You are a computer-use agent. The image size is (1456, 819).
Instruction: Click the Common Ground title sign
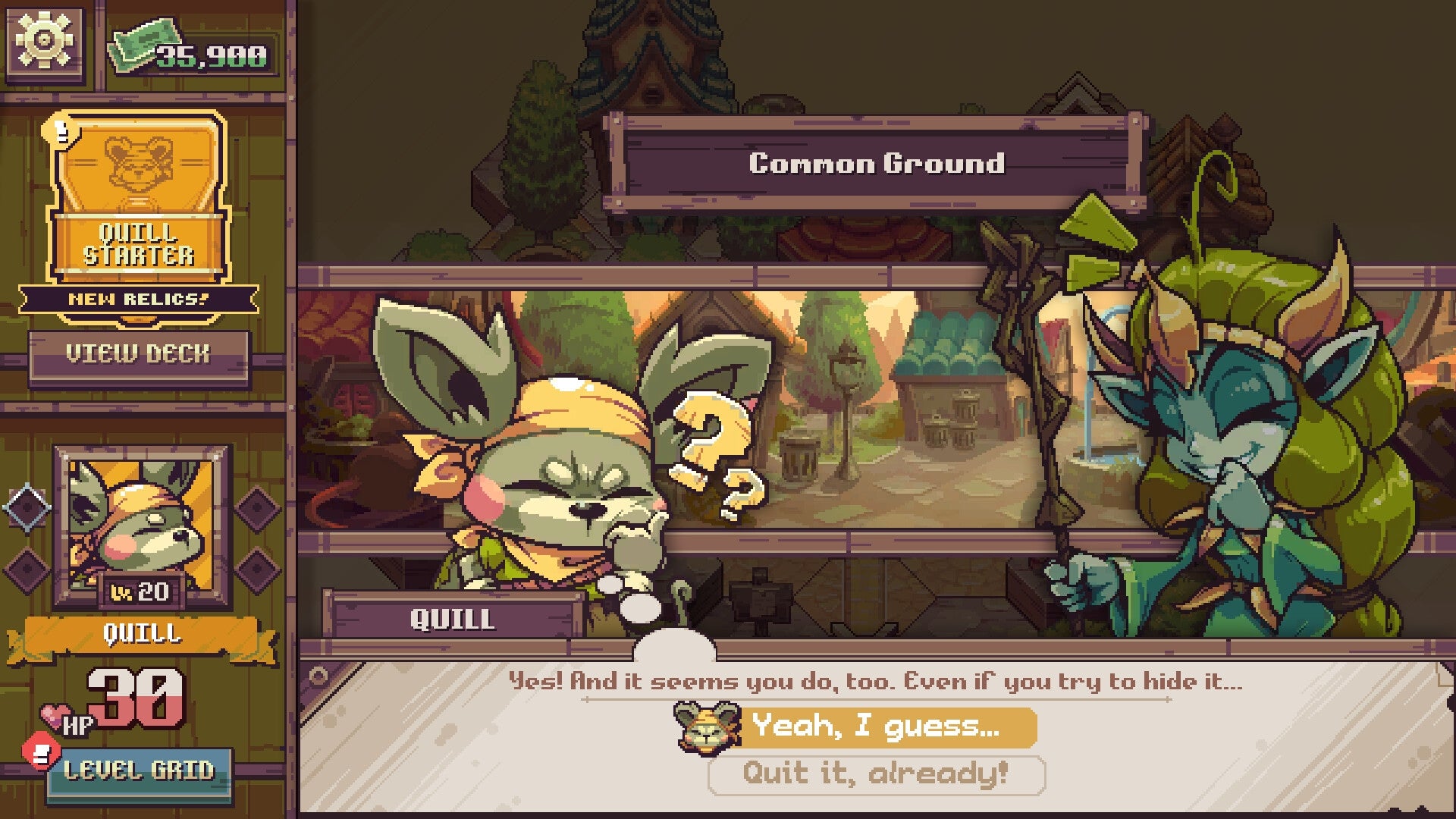pyautogui.click(x=877, y=162)
